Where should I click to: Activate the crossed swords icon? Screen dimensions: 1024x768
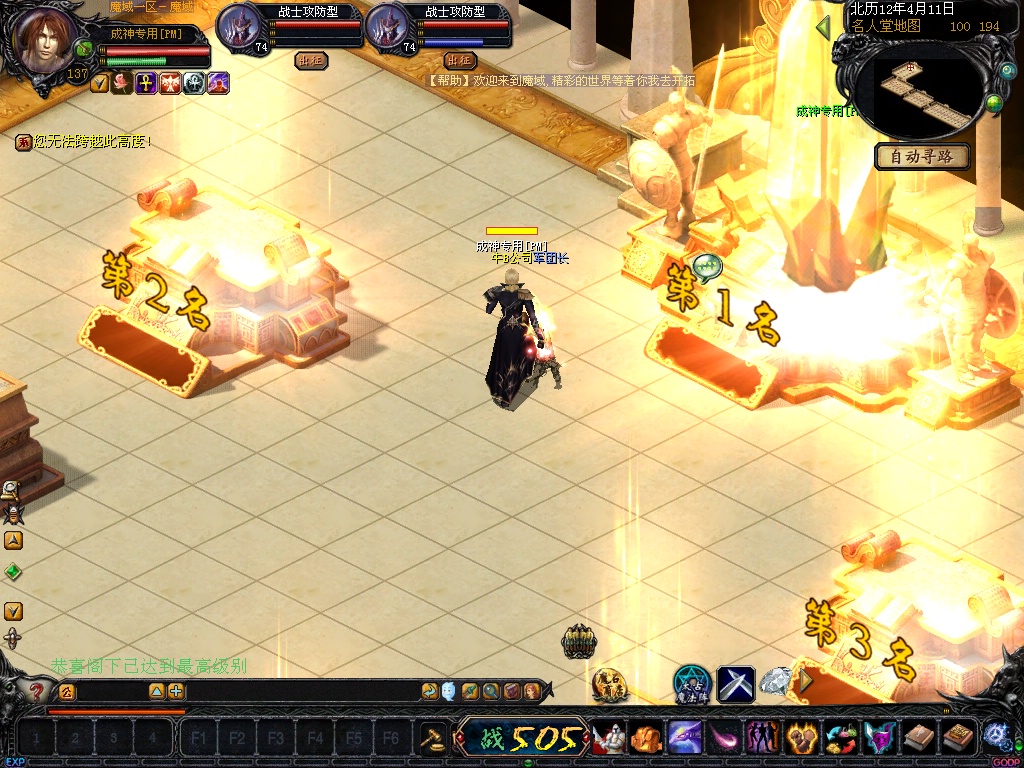coord(736,684)
